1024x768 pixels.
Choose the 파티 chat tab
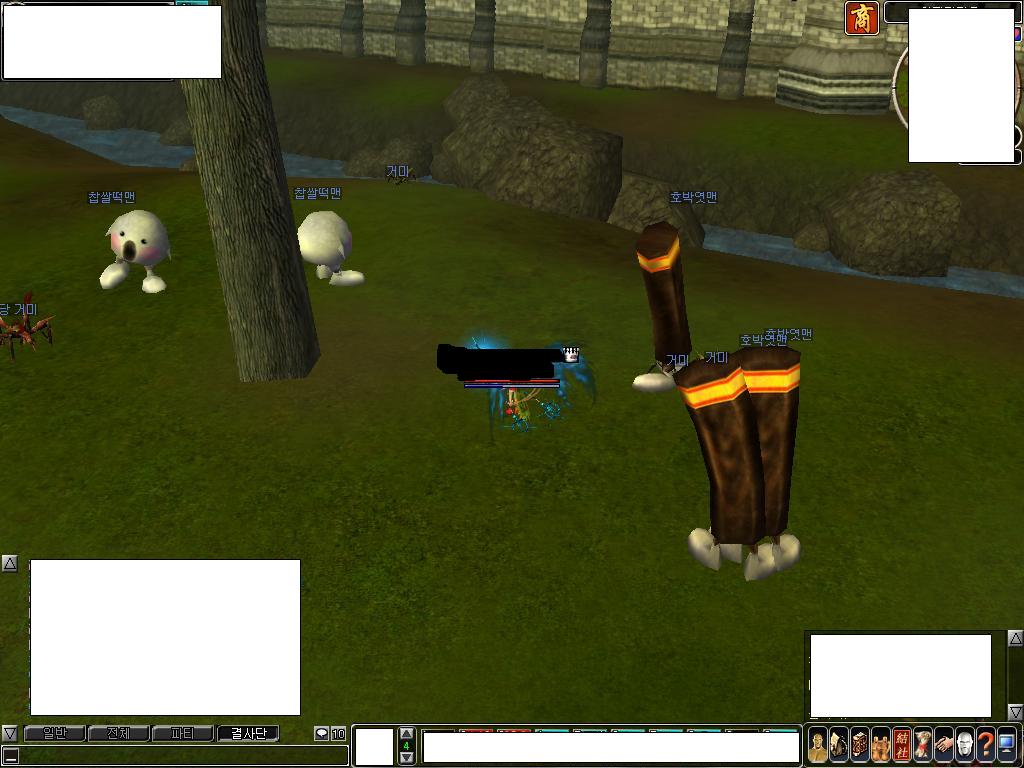click(x=182, y=734)
